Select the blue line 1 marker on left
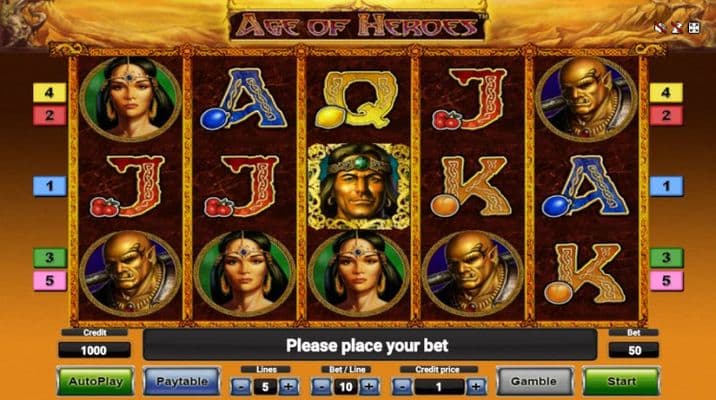 tap(49, 186)
